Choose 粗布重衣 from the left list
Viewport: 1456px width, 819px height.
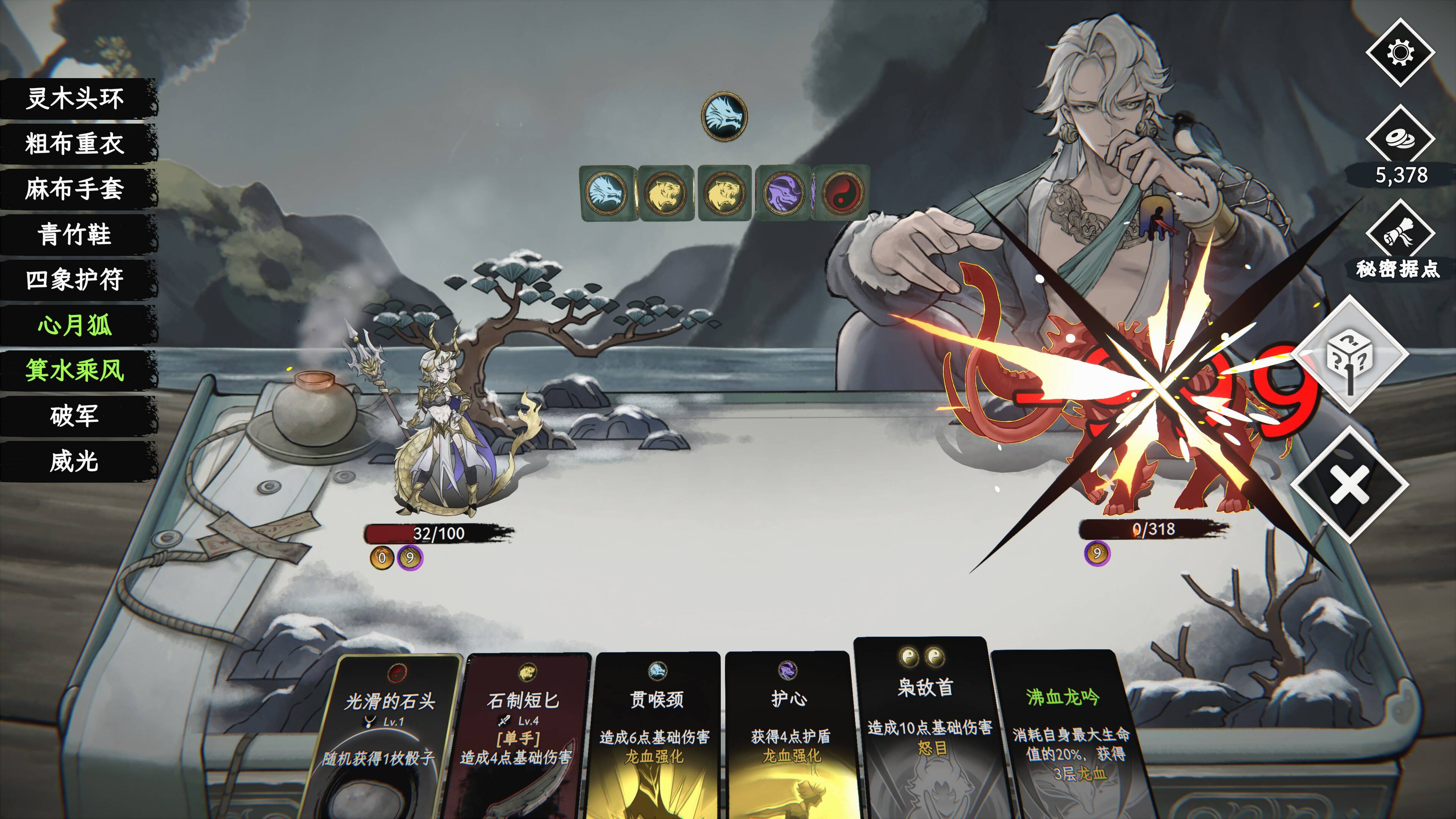[x=75, y=144]
